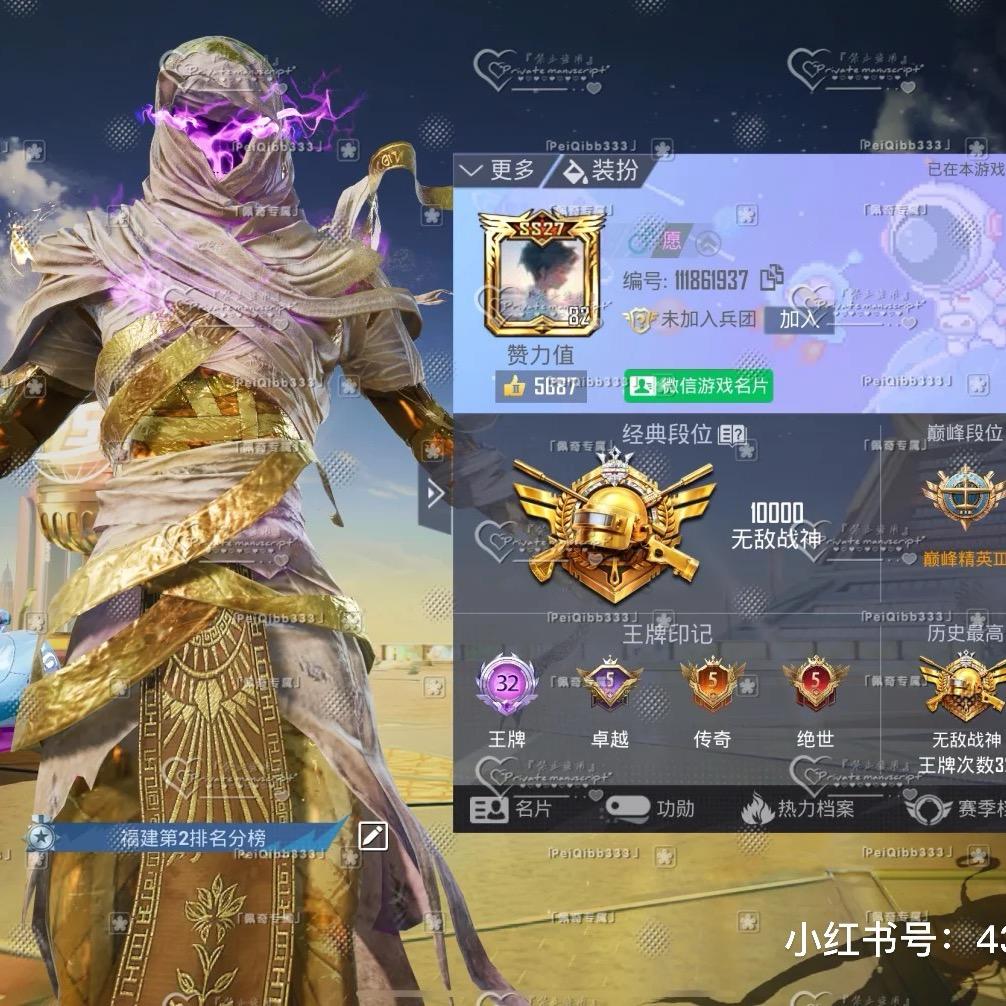Open the 更多 dropdown menu

pos(499,171)
